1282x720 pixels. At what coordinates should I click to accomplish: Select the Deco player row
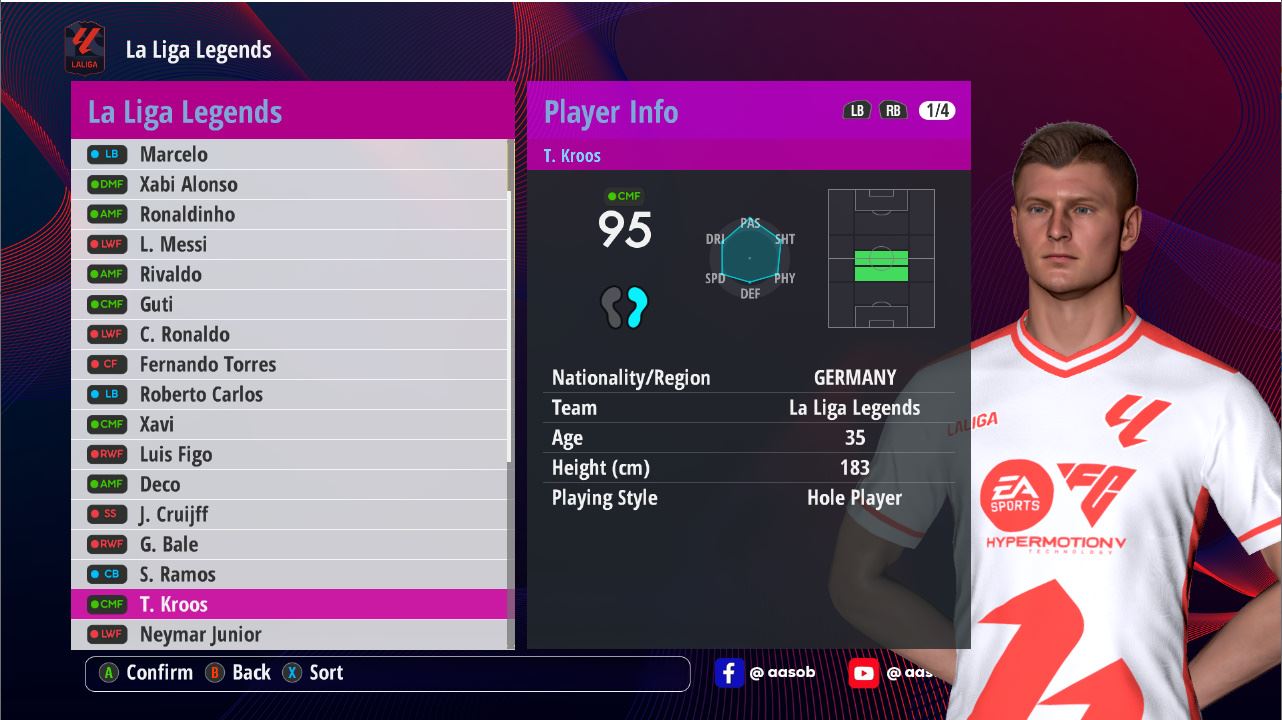[x=290, y=484]
